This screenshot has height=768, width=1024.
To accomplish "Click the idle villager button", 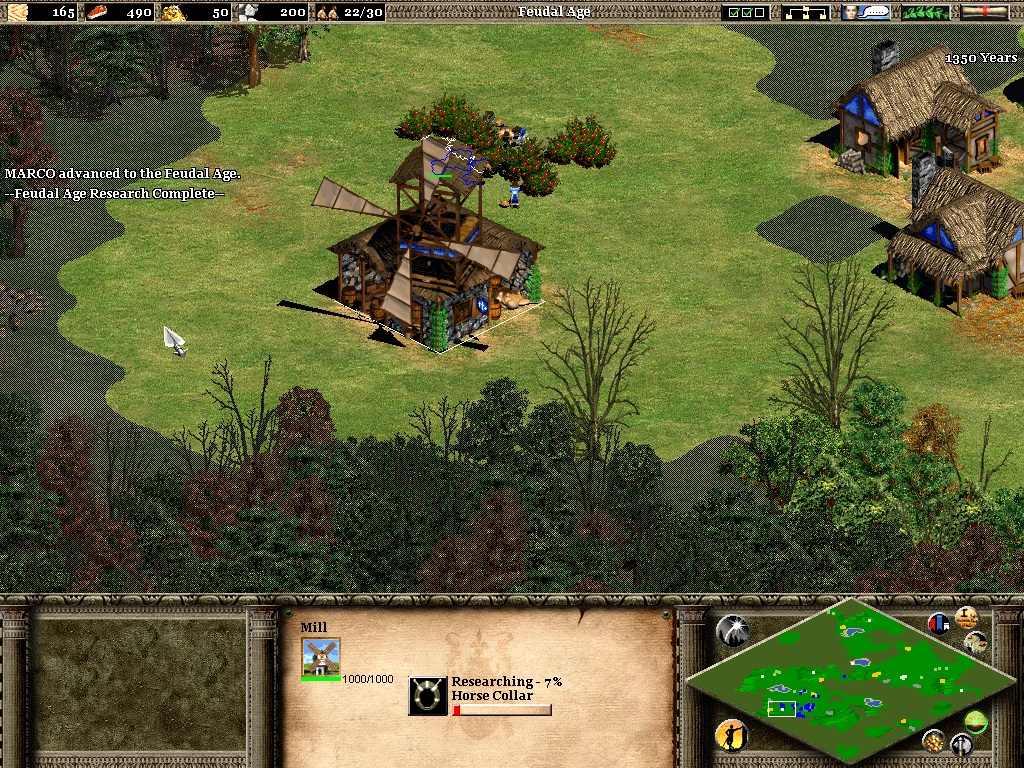I will (733, 736).
